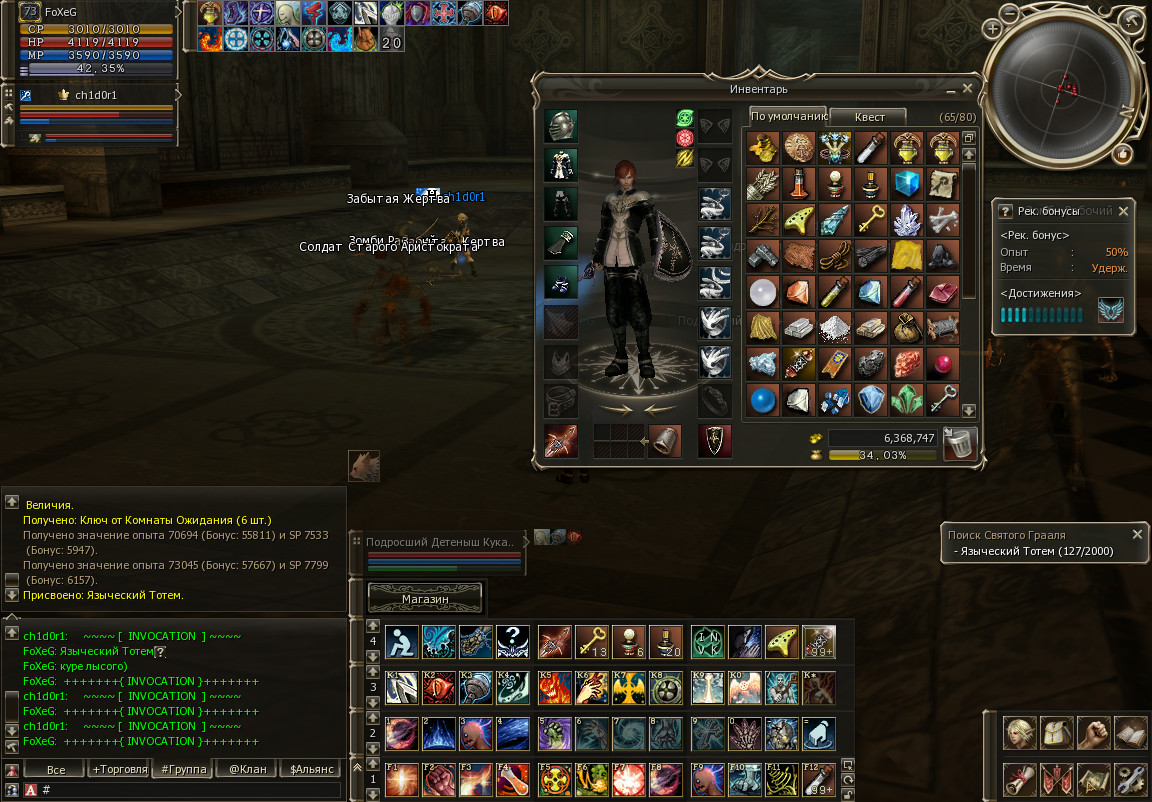Click the chat input field
Screen dimensions: 1152x802
(x=190, y=790)
